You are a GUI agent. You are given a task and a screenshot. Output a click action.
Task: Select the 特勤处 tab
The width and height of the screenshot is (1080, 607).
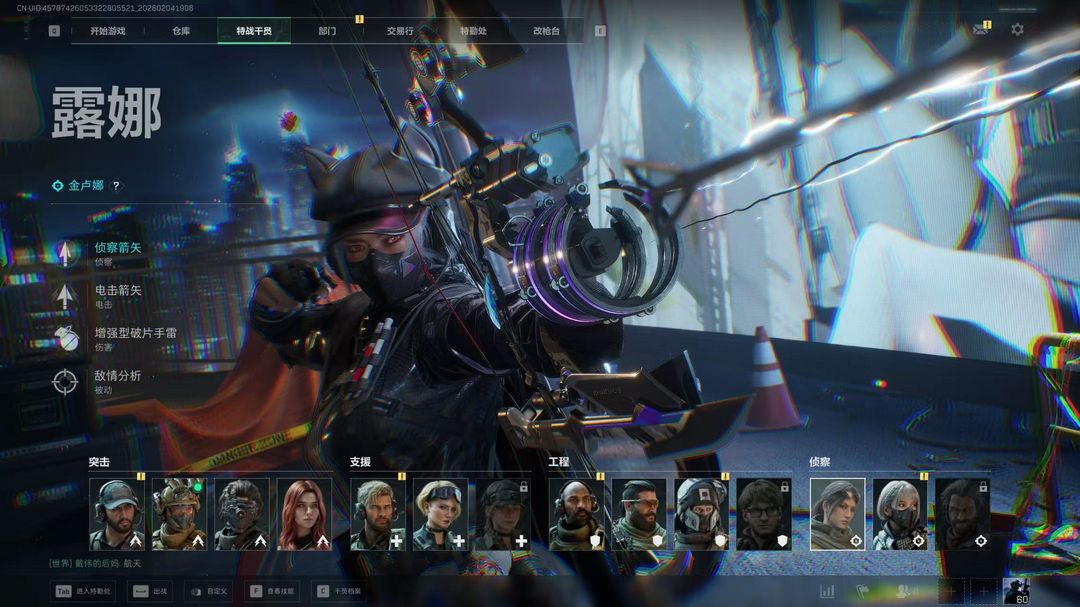pos(473,31)
